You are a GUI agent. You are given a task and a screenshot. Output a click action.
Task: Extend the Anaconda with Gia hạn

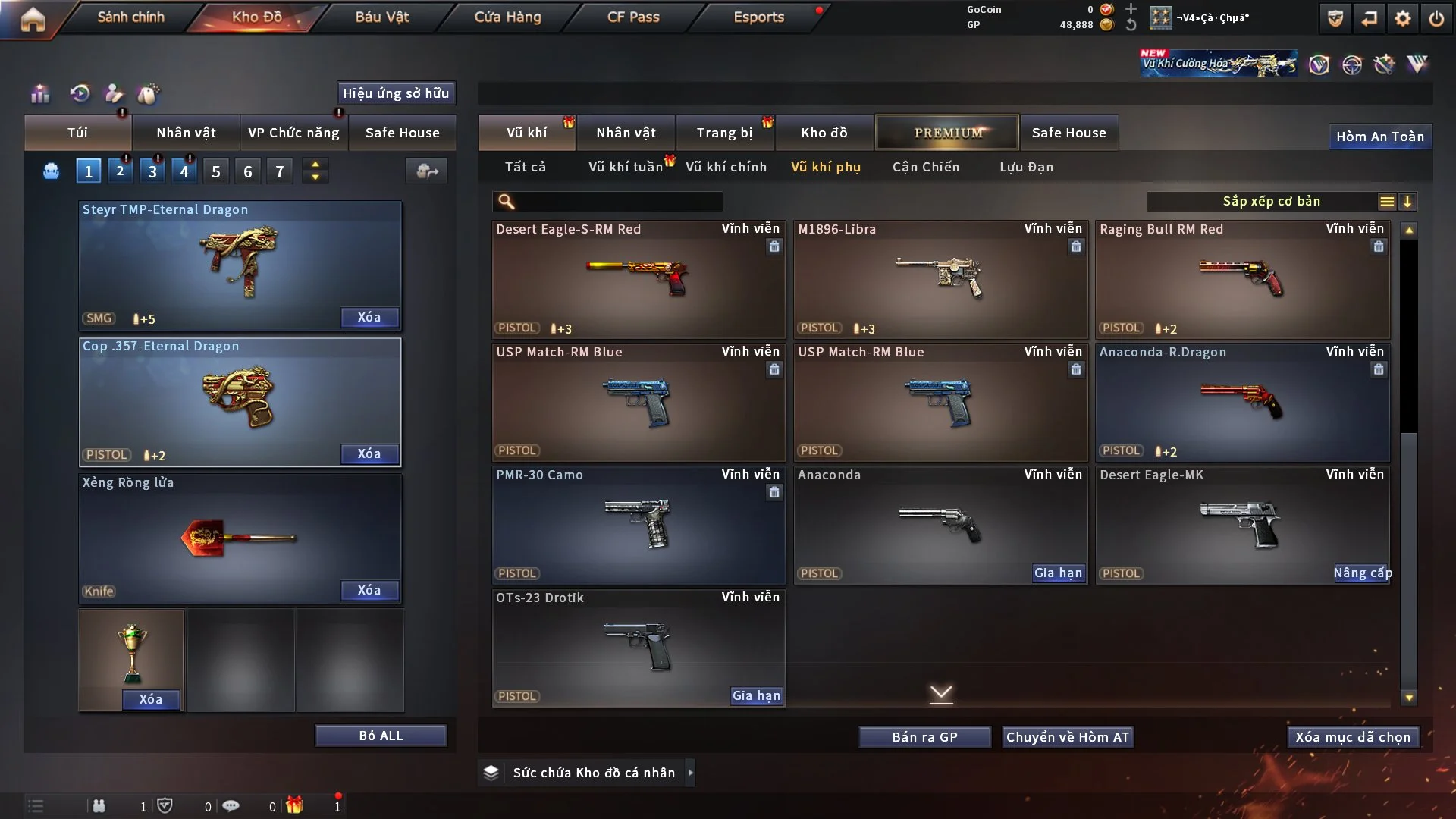coord(1058,573)
